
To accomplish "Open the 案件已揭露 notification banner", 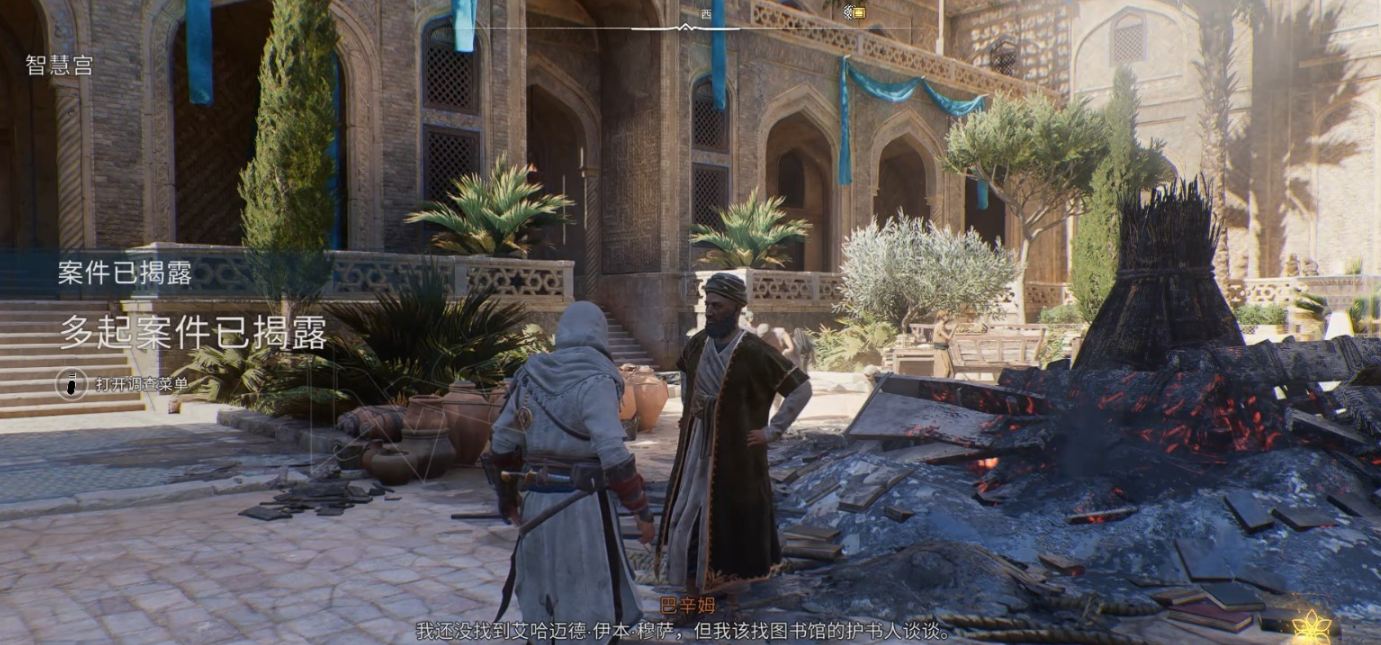I will 126,275.
